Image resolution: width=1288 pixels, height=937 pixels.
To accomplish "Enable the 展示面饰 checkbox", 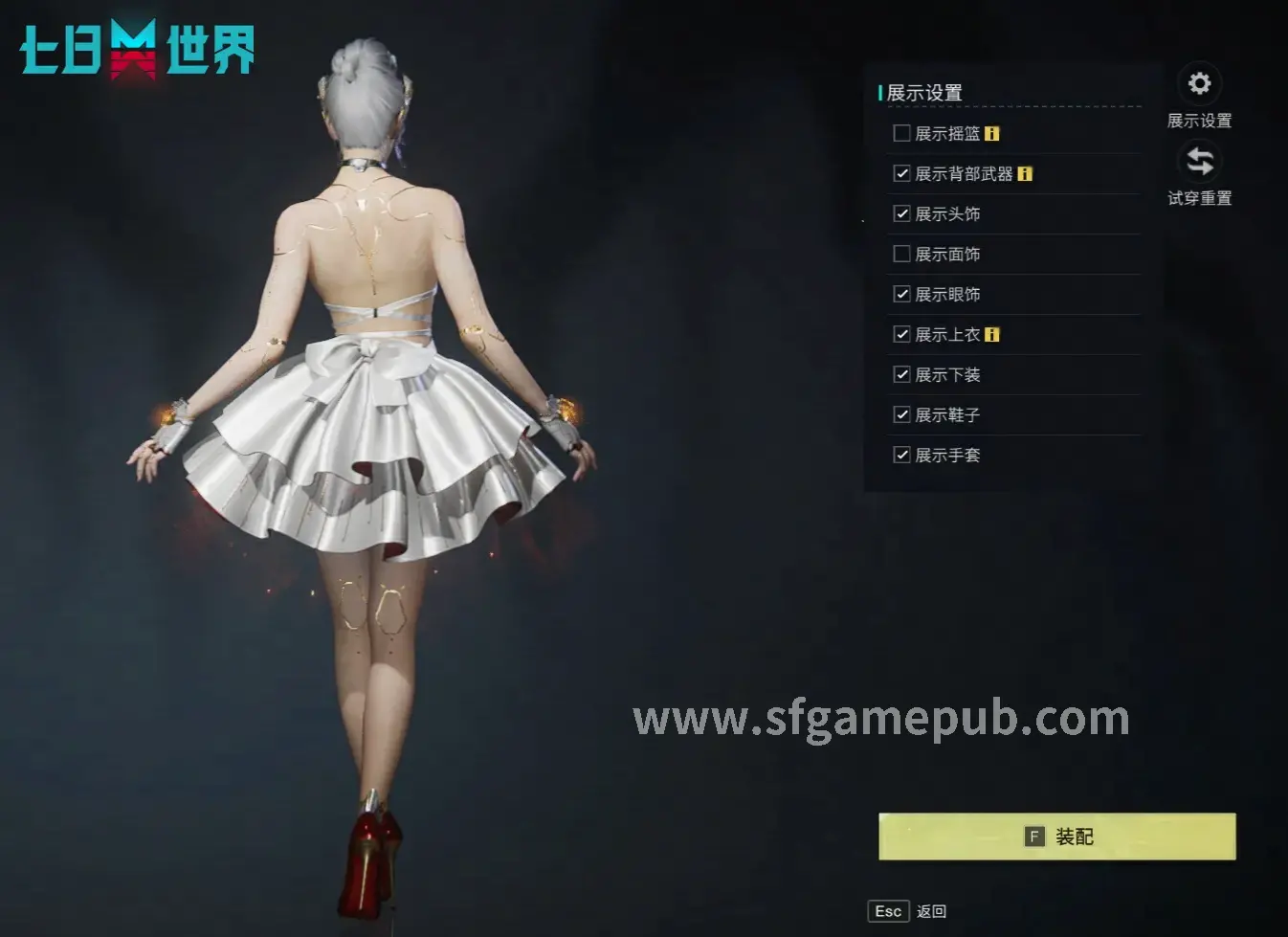I will [901, 254].
